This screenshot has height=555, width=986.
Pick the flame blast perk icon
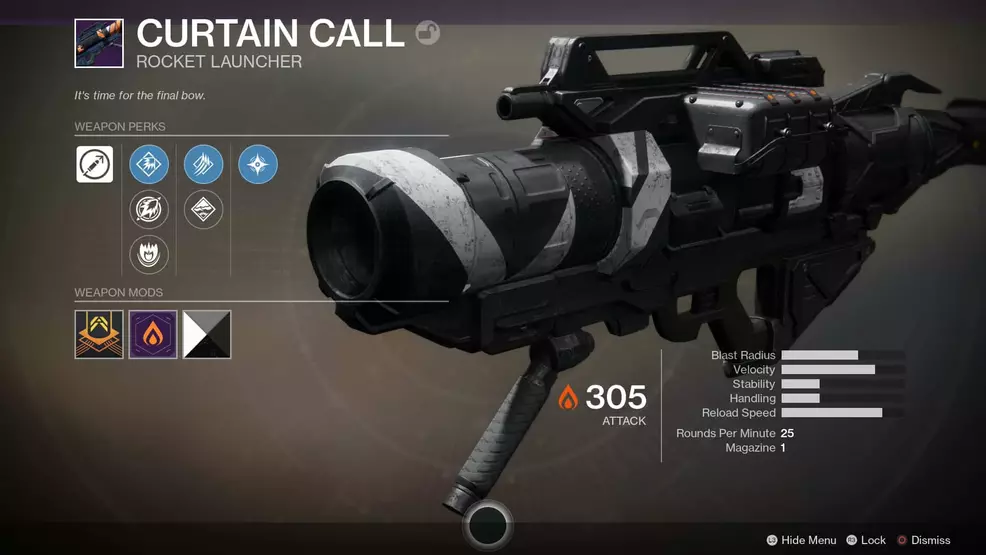coord(149,255)
